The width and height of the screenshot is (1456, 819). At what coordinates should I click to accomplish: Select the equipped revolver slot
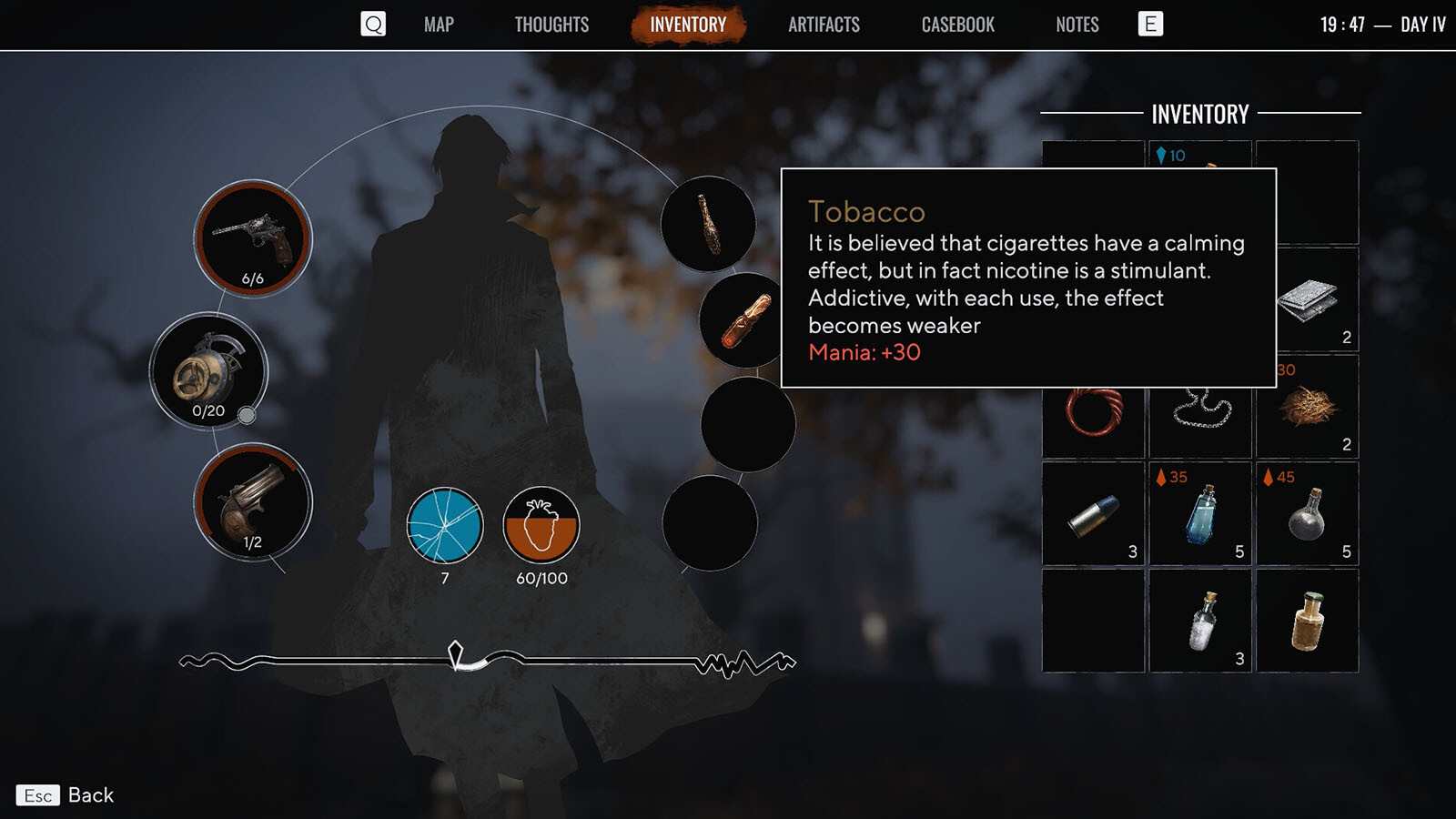253,238
